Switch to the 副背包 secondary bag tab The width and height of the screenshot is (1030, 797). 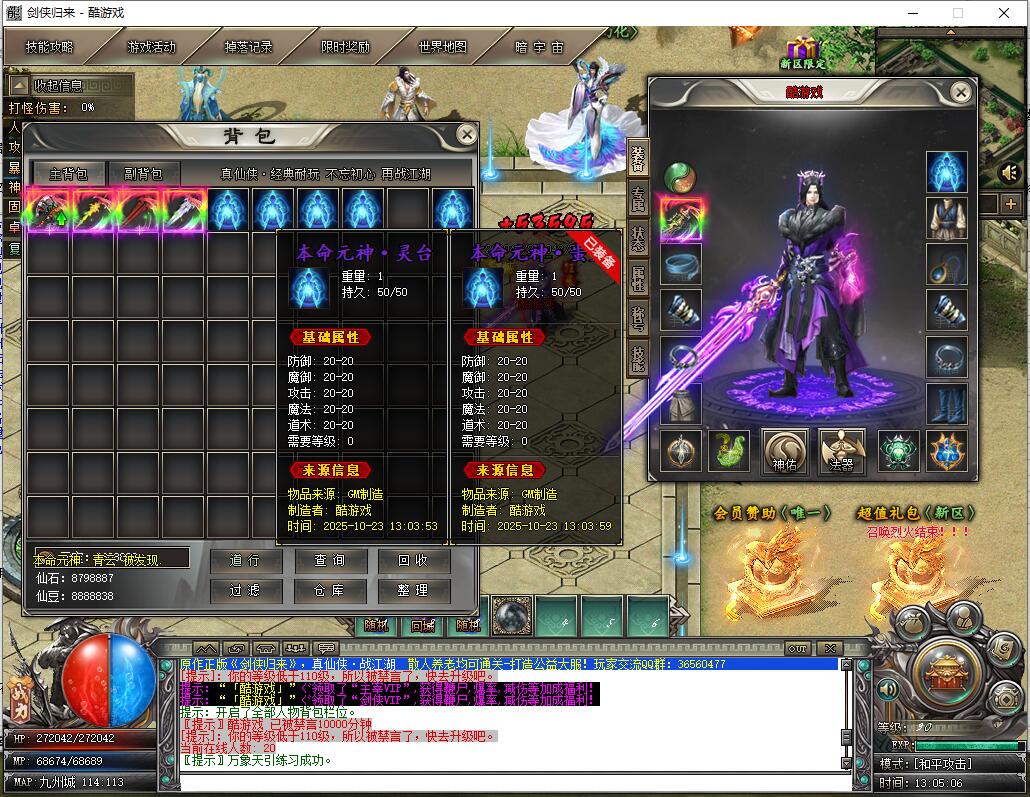click(144, 174)
